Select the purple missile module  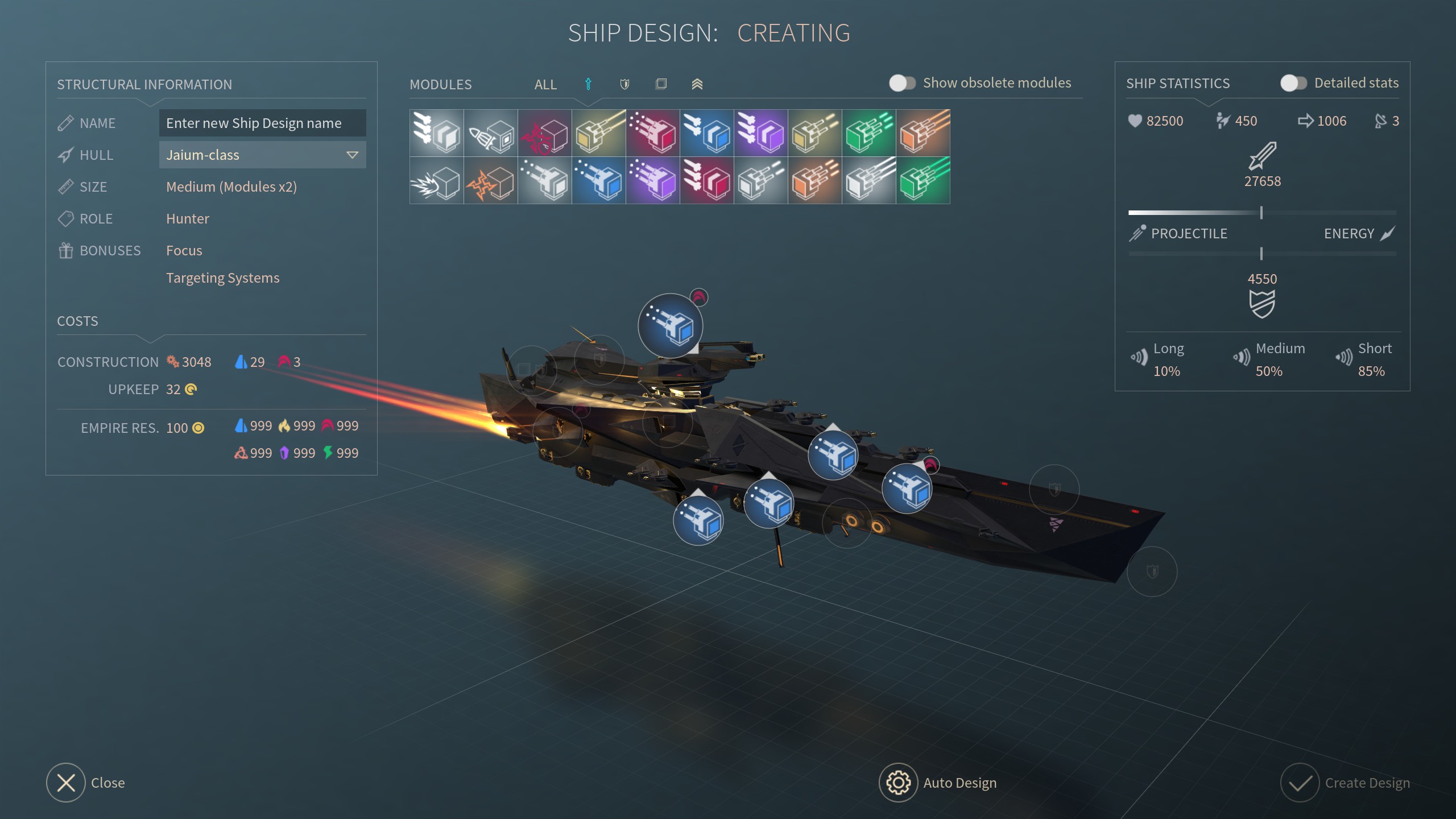click(761, 133)
